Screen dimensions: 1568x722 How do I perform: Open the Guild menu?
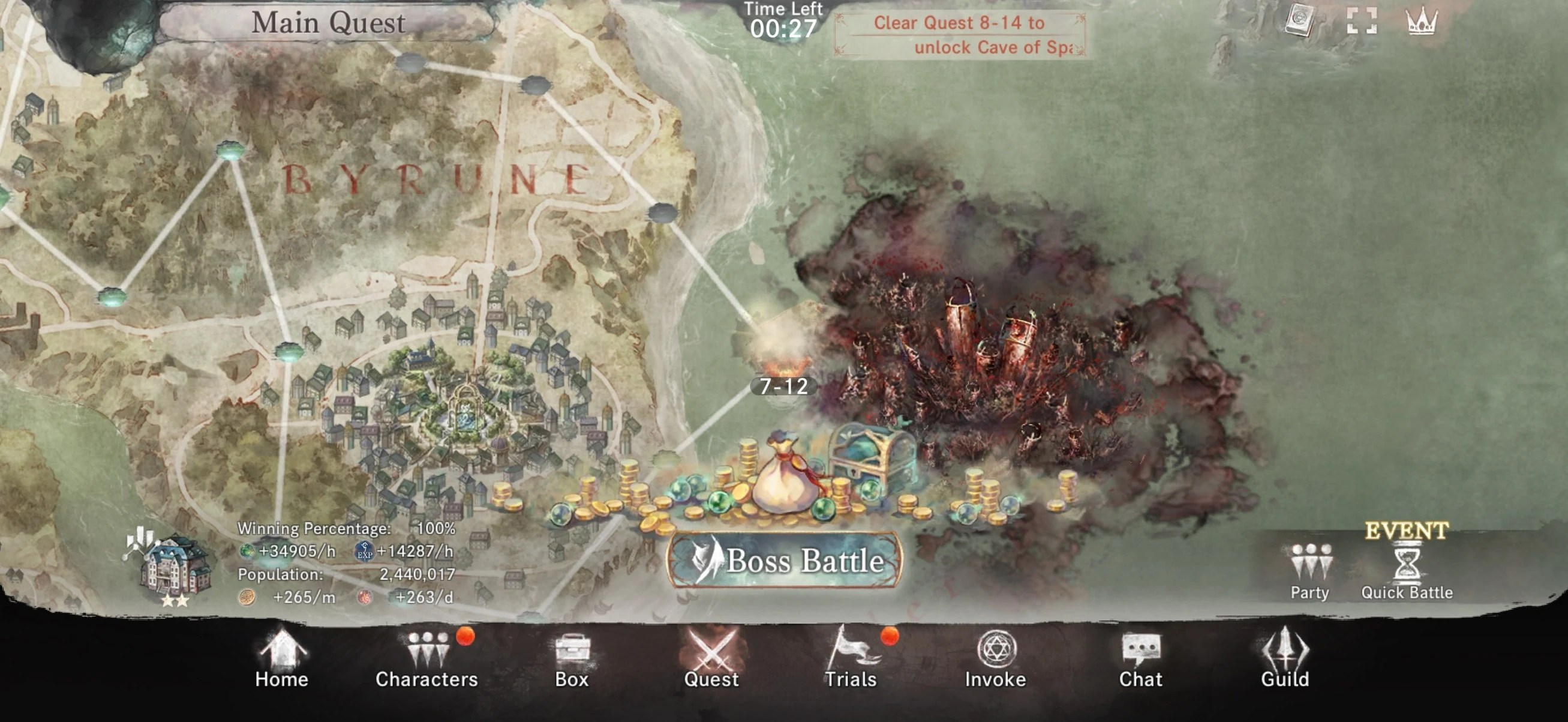point(1284,660)
